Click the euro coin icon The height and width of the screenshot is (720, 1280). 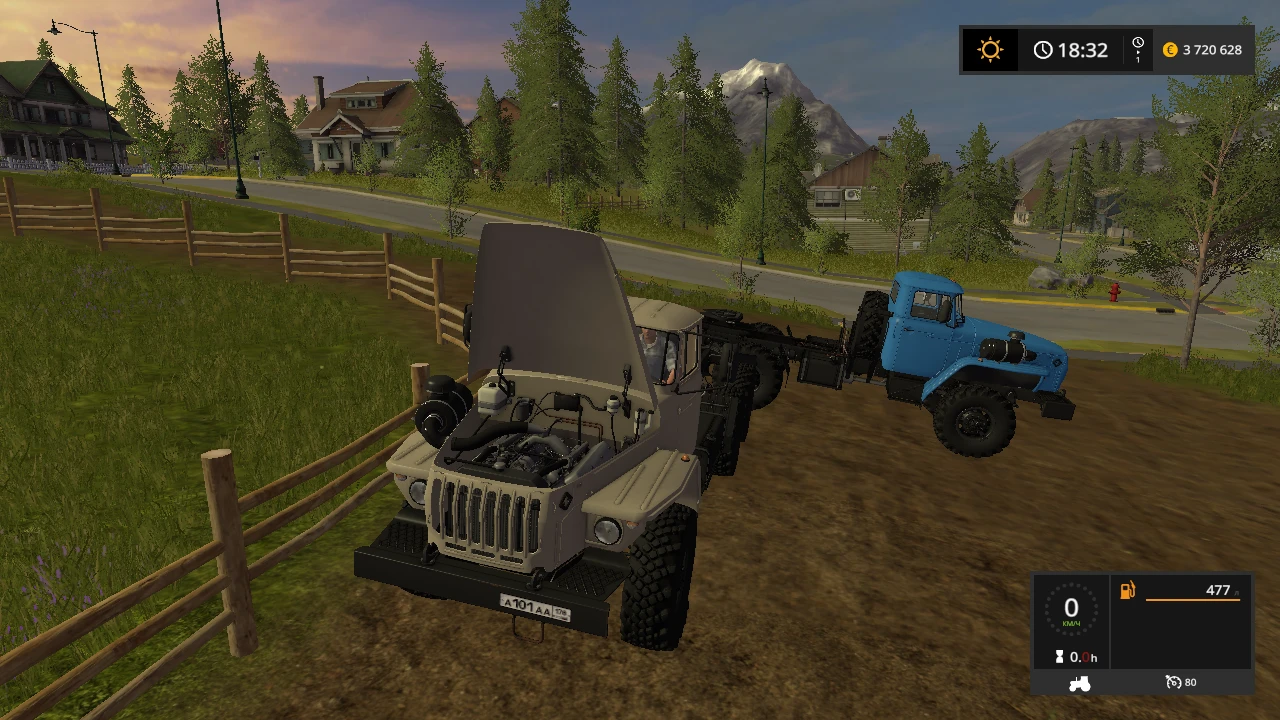pos(1170,49)
